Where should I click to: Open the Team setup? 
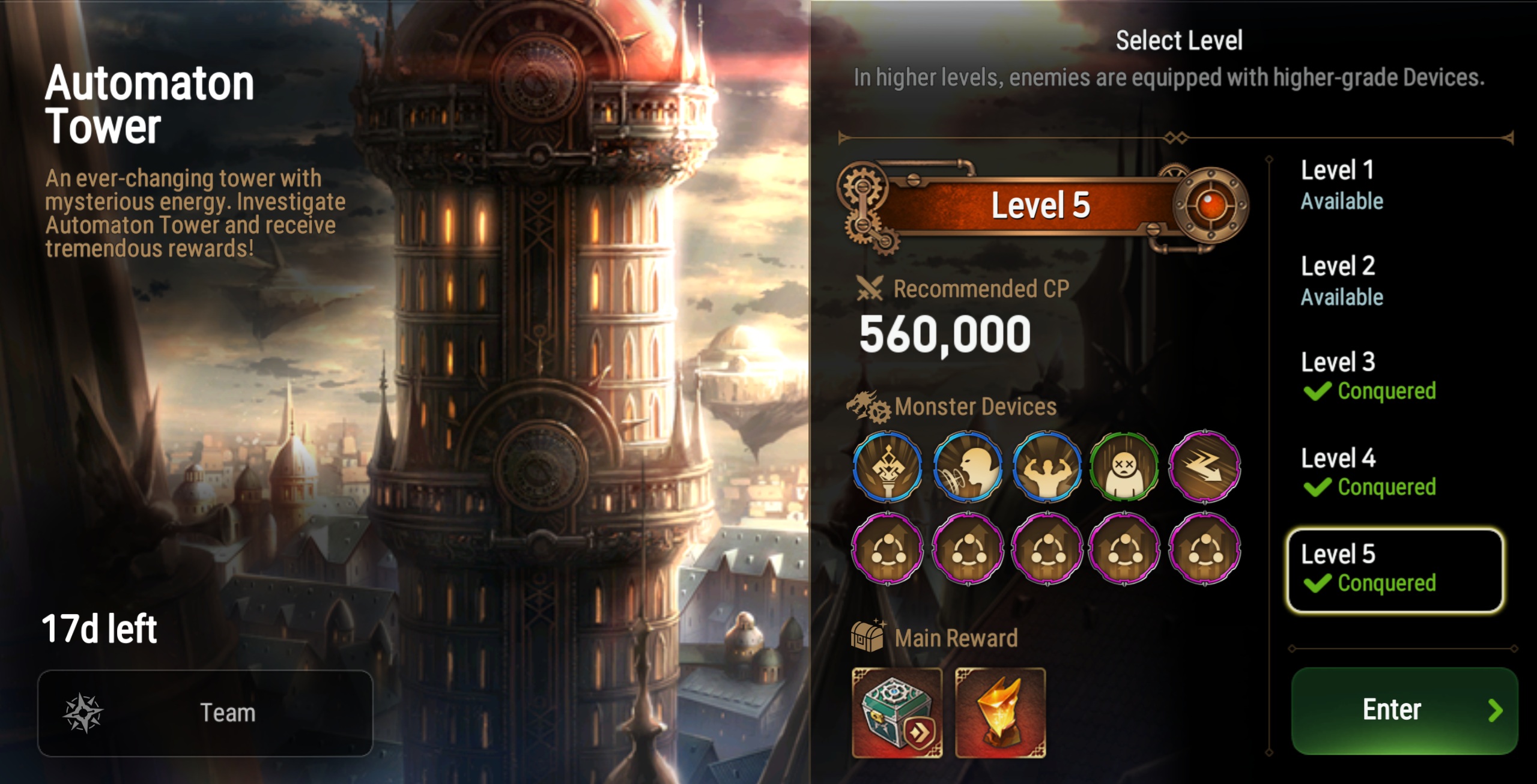(205, 713)
